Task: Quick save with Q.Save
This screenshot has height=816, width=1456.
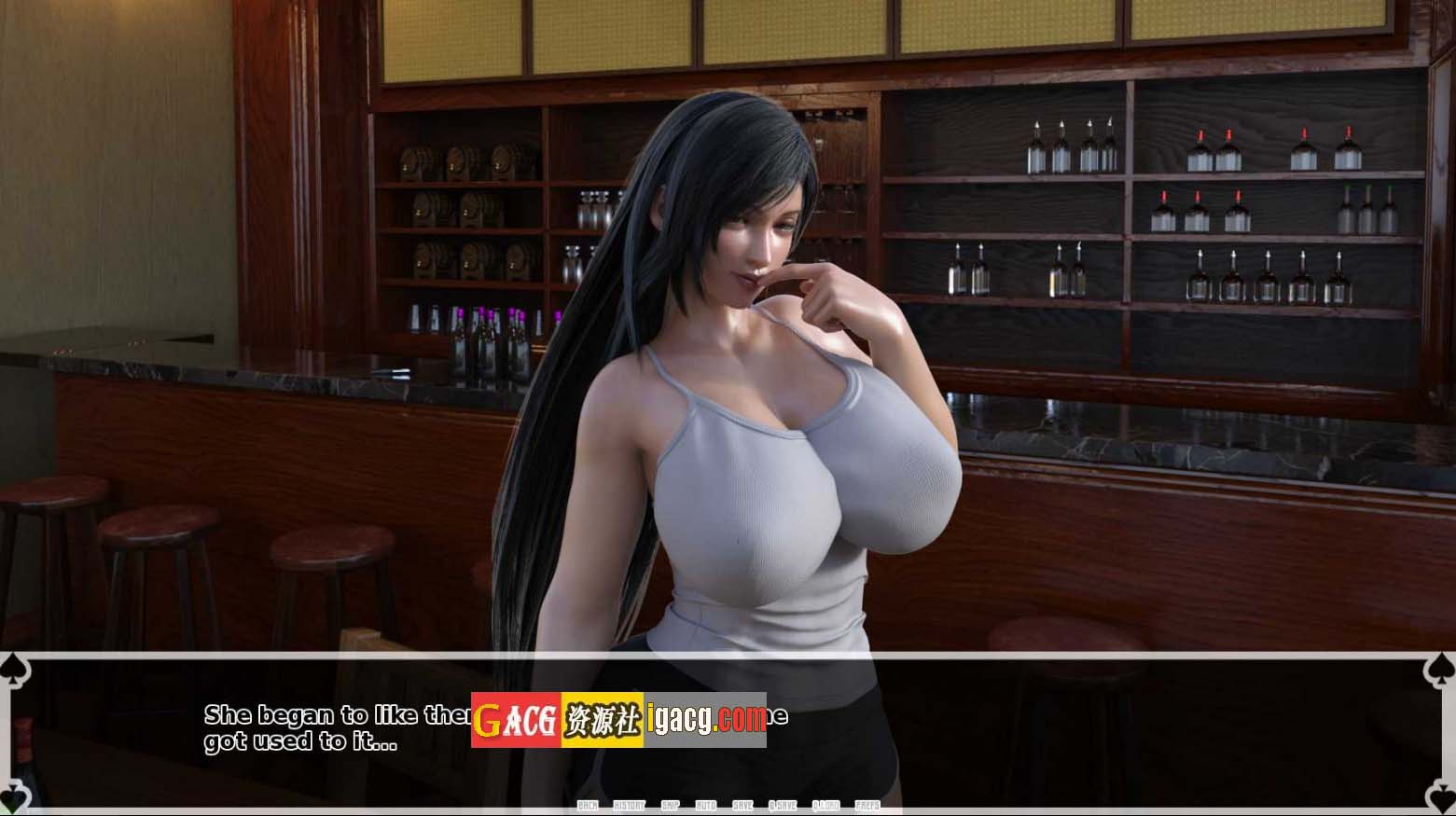Action: 783,806
